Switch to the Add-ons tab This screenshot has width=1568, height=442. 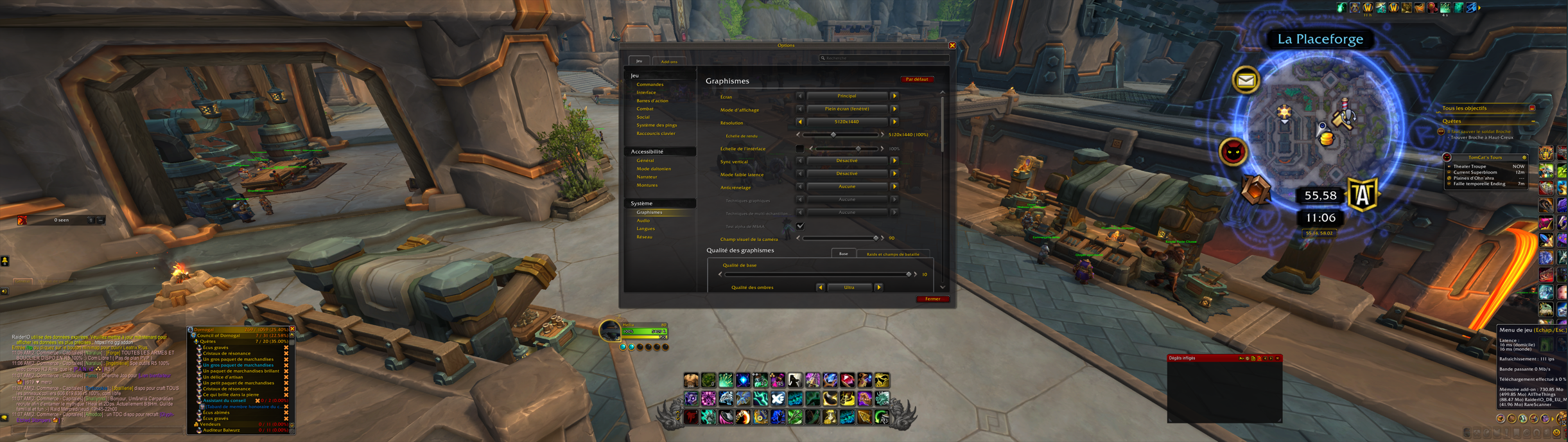[669, 62]
